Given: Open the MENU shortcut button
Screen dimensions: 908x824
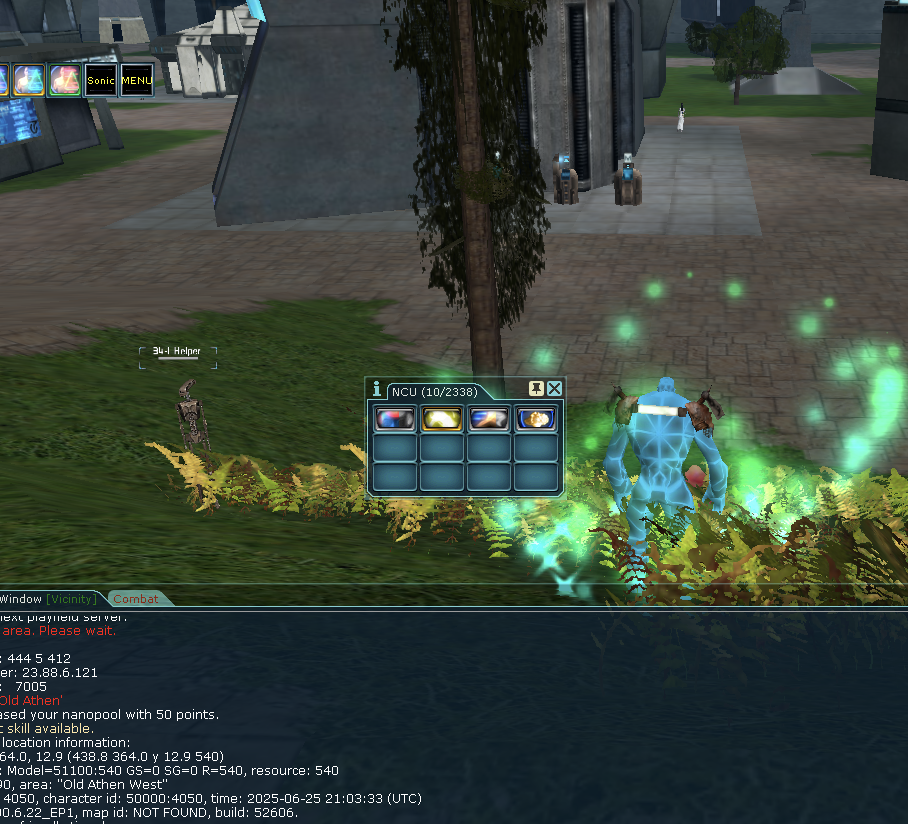Looking at the screenshot, I should coord(137,80).
